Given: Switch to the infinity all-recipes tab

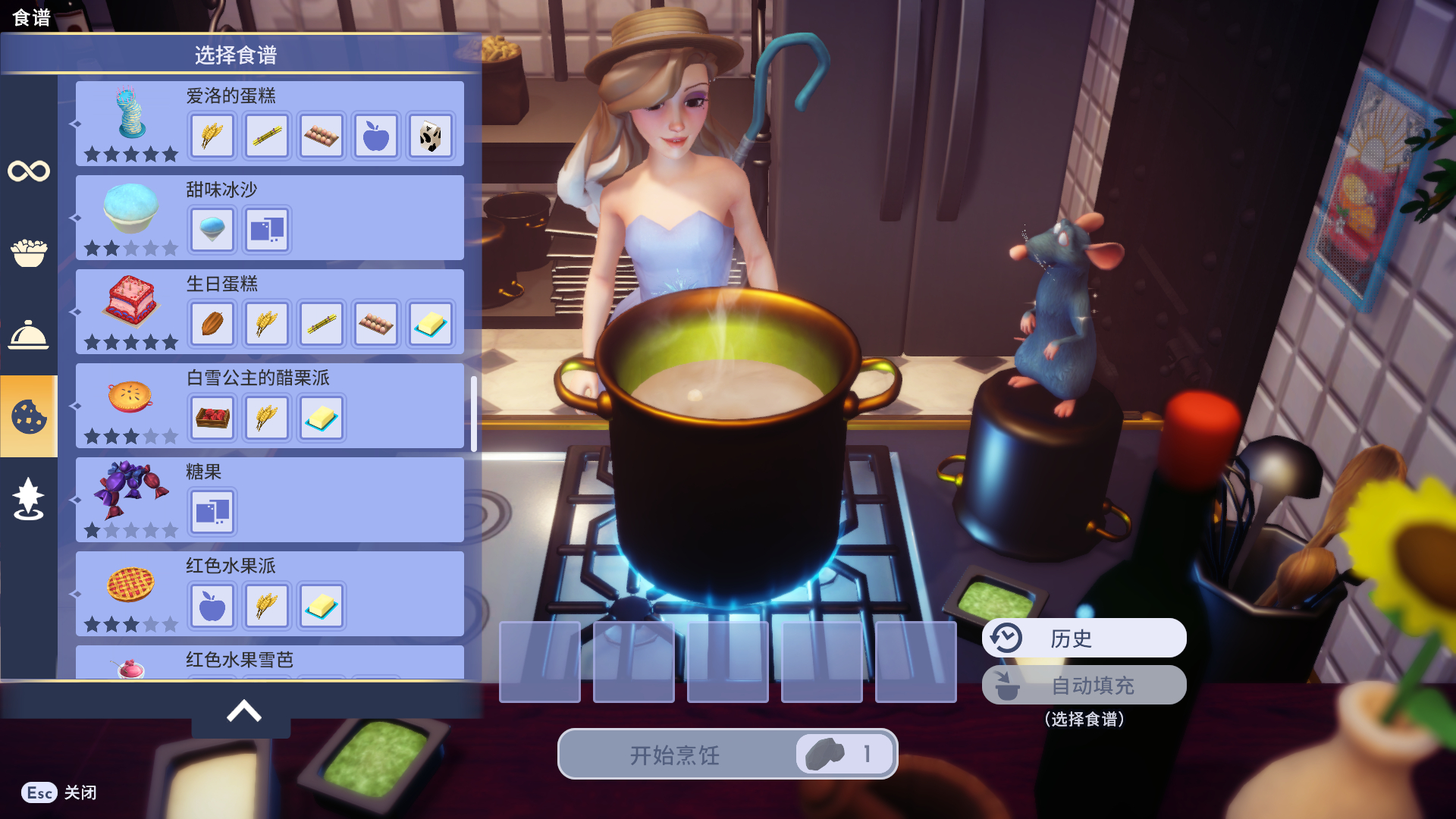Looking at the screenshot, I should click(x=29, y=171).
